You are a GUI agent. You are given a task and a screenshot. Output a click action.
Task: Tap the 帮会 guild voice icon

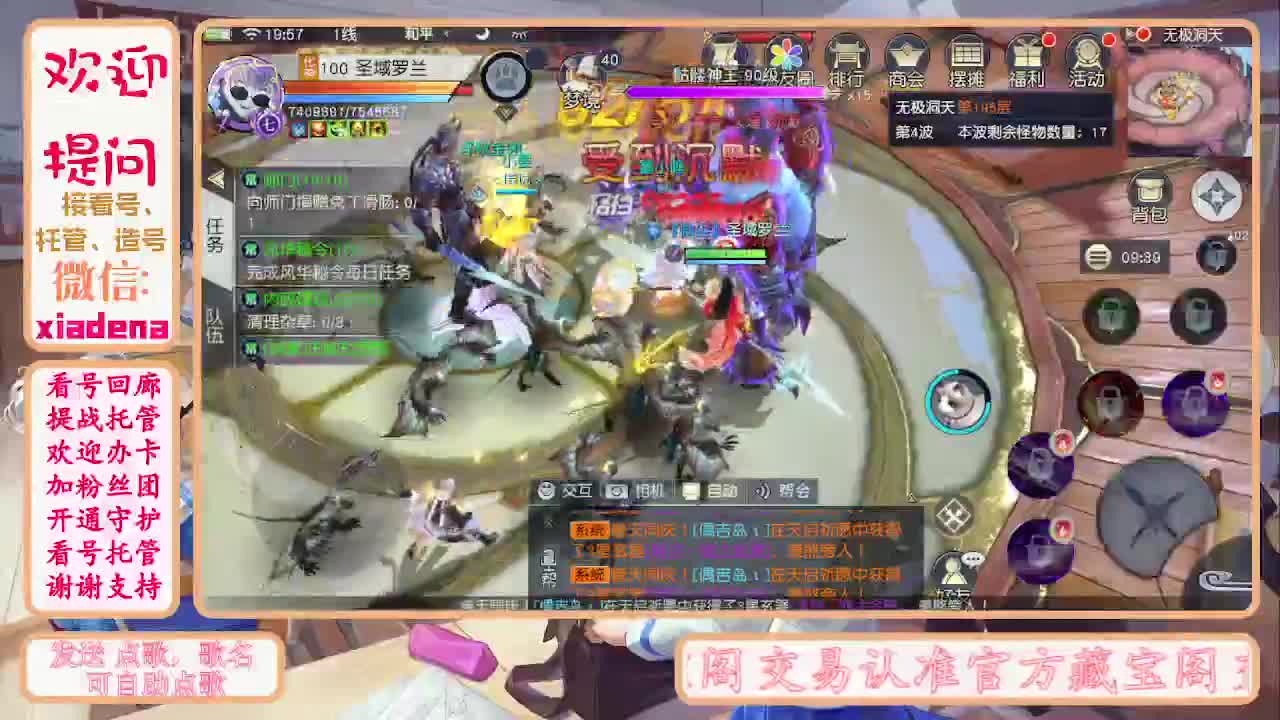coord(778,491)
